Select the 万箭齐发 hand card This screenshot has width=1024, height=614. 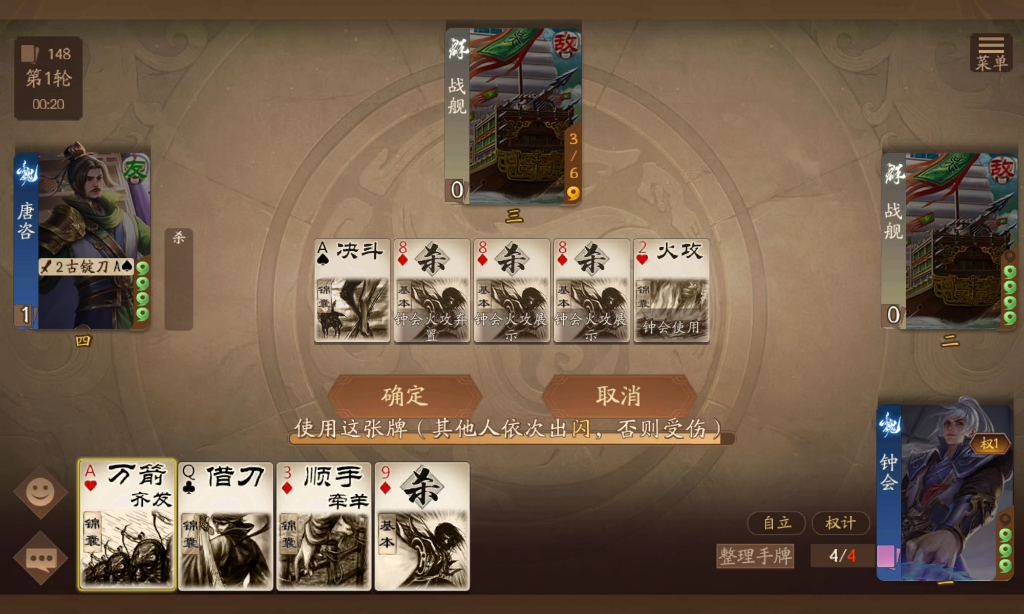(127, 525)
